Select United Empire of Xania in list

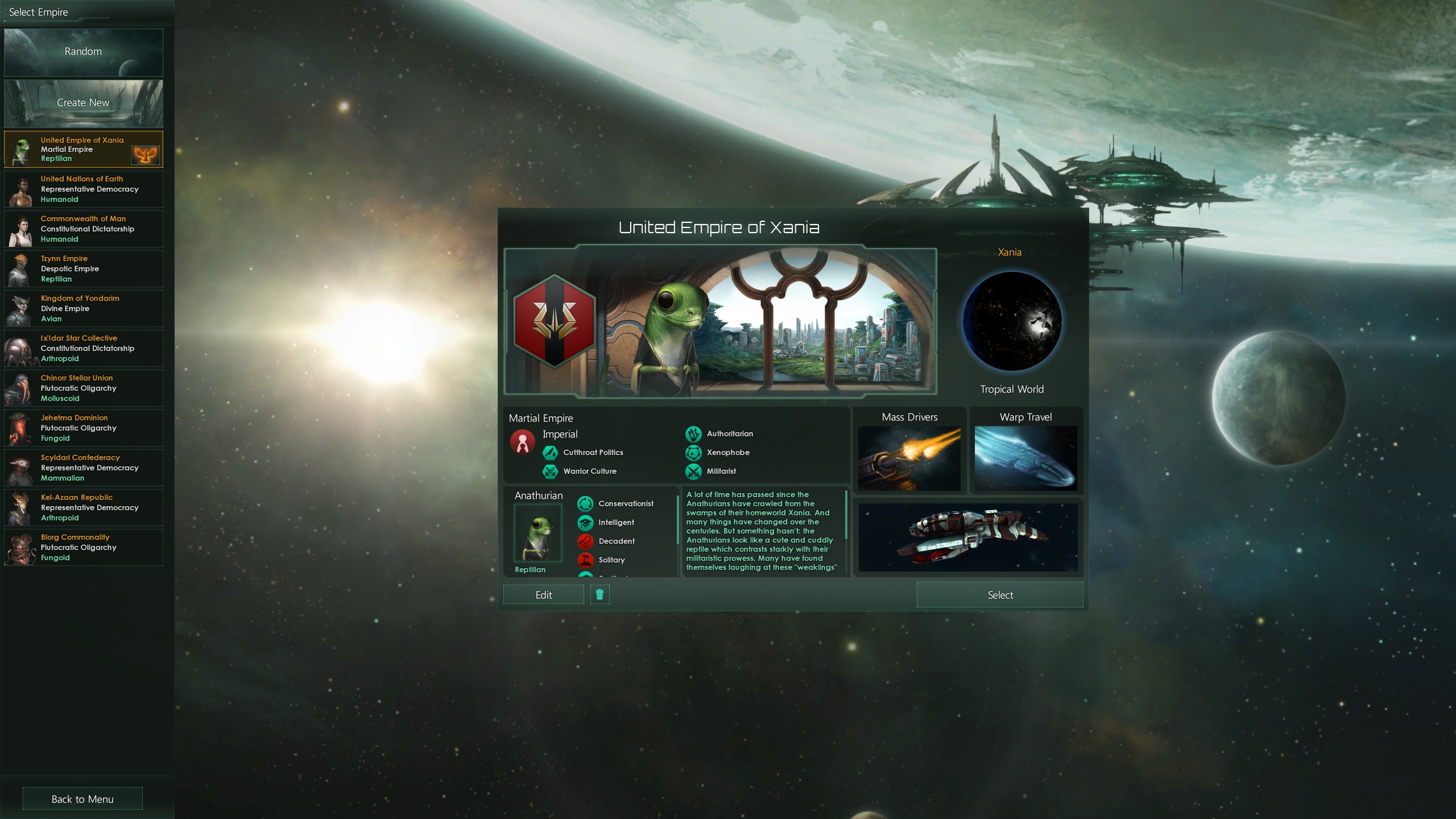pyautogui.click(x=83, y=149)
